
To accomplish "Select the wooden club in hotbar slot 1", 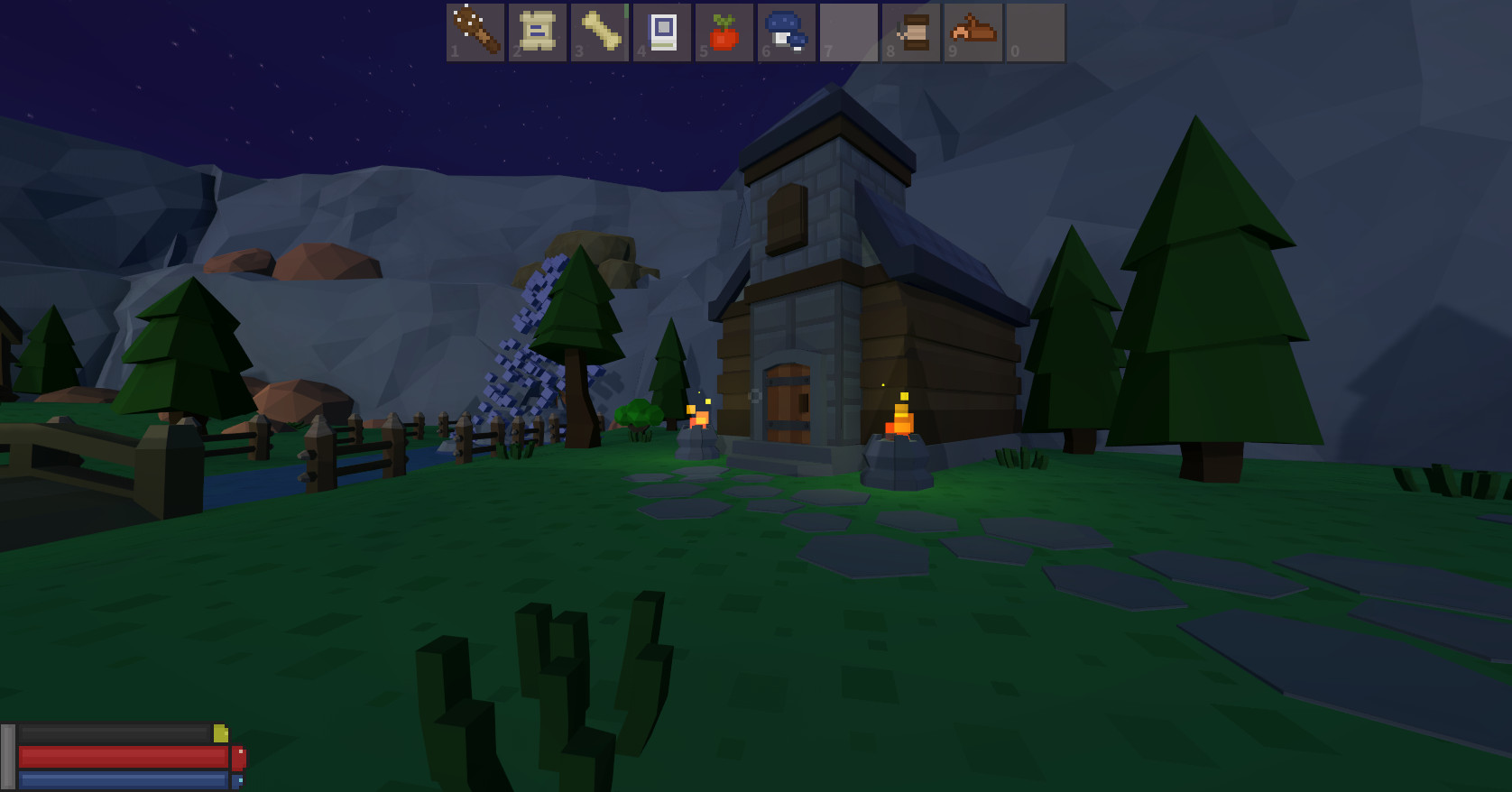I will [x=475, y=32].
